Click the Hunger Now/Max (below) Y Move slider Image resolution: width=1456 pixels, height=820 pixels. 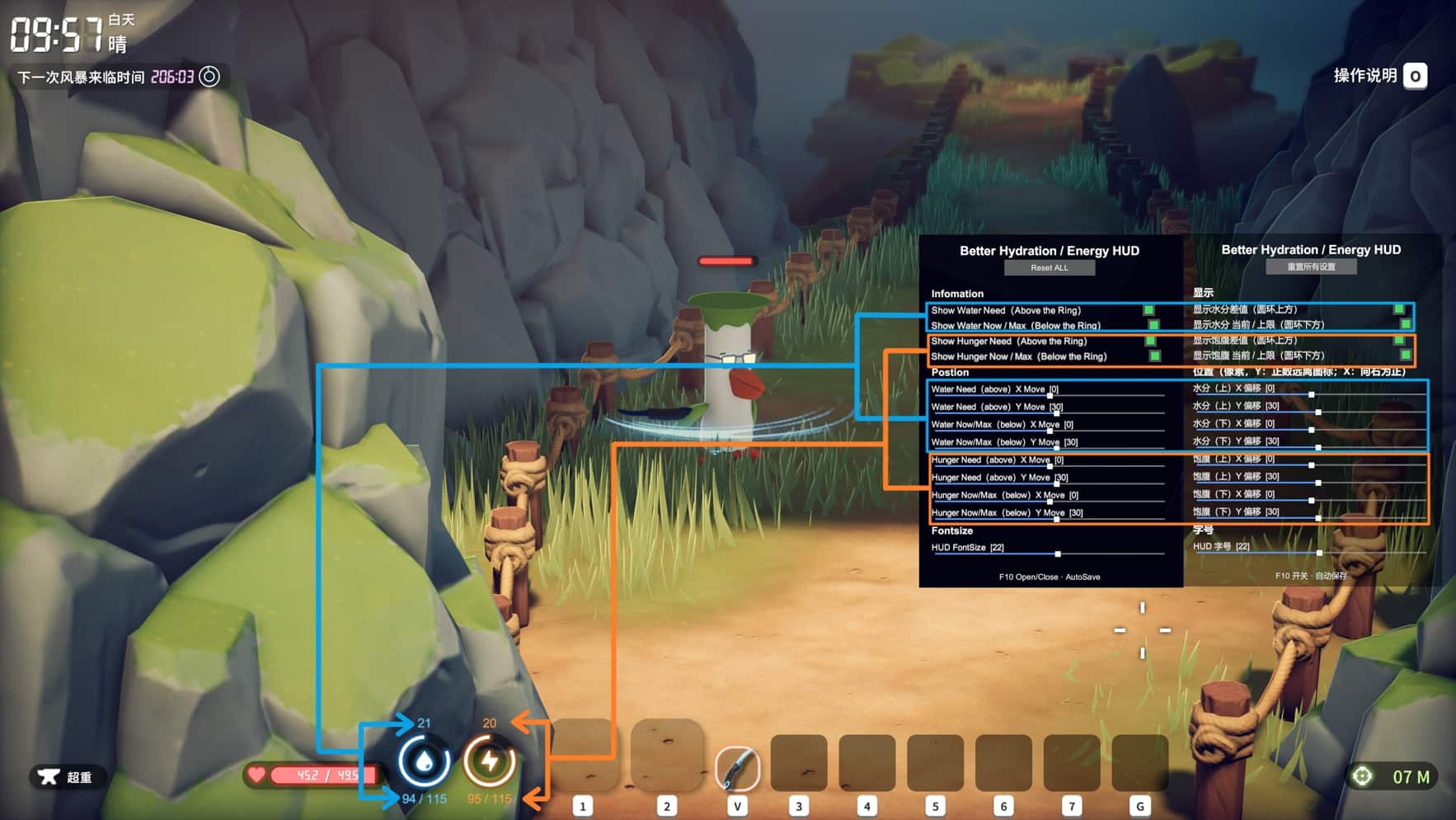click(x=1057, y=519)
